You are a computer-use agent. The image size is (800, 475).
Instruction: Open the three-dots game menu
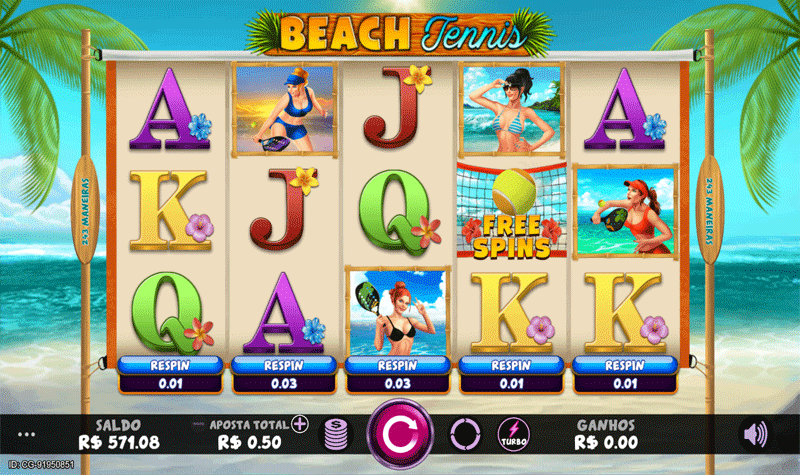[26, 435]
